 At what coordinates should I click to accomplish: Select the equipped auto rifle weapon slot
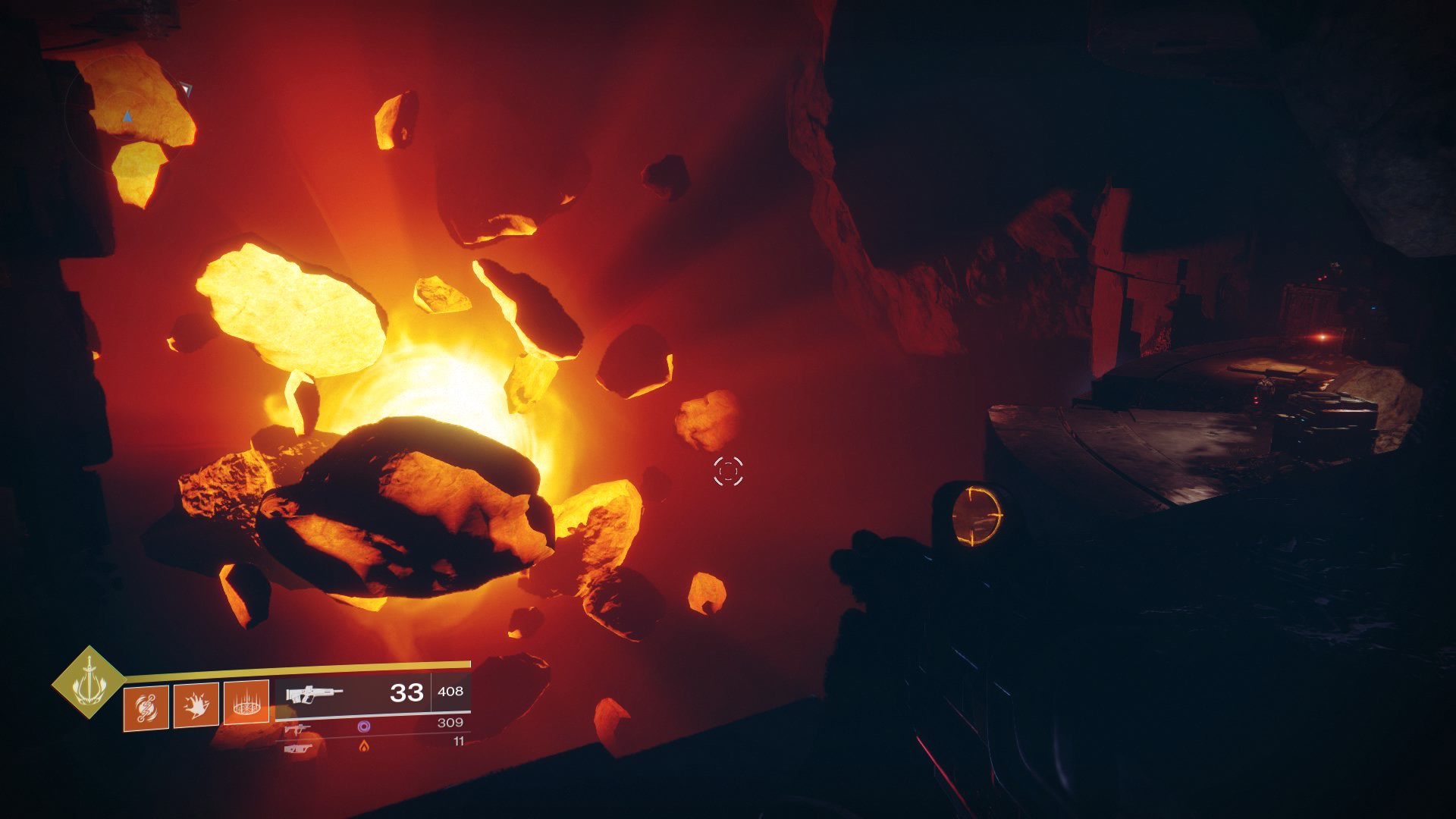[373, 692]
